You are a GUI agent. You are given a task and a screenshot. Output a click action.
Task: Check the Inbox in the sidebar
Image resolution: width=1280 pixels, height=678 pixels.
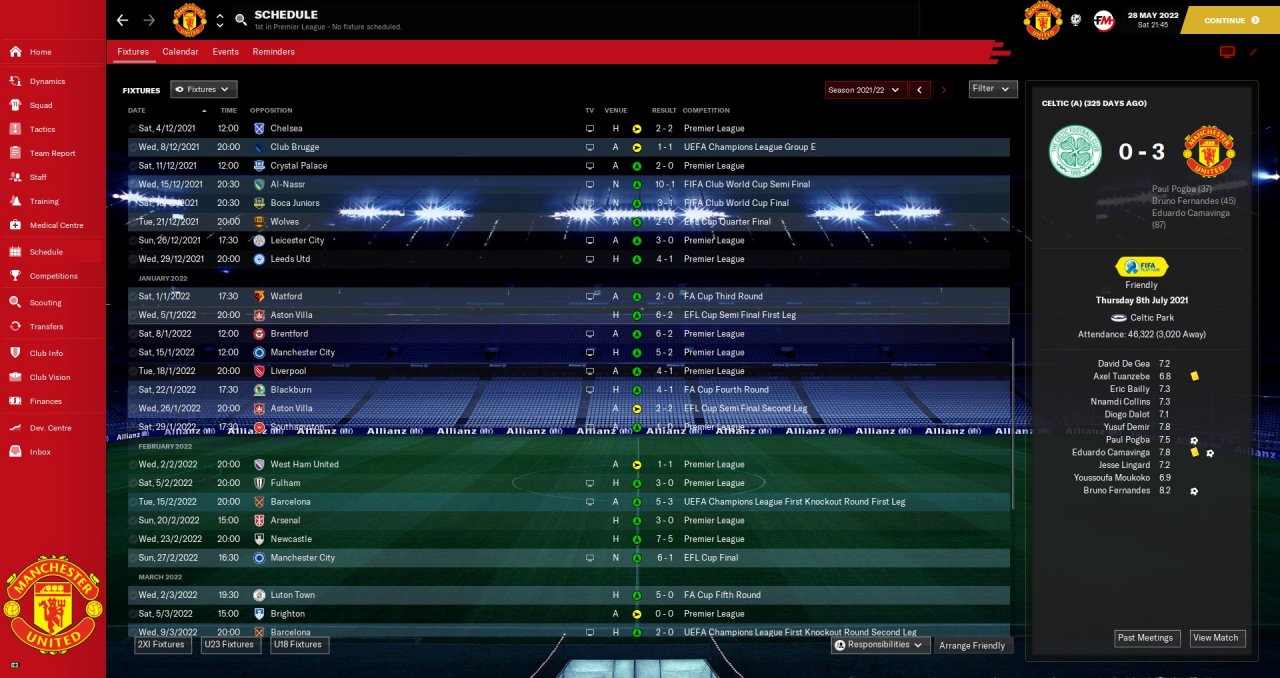point(40,452)
